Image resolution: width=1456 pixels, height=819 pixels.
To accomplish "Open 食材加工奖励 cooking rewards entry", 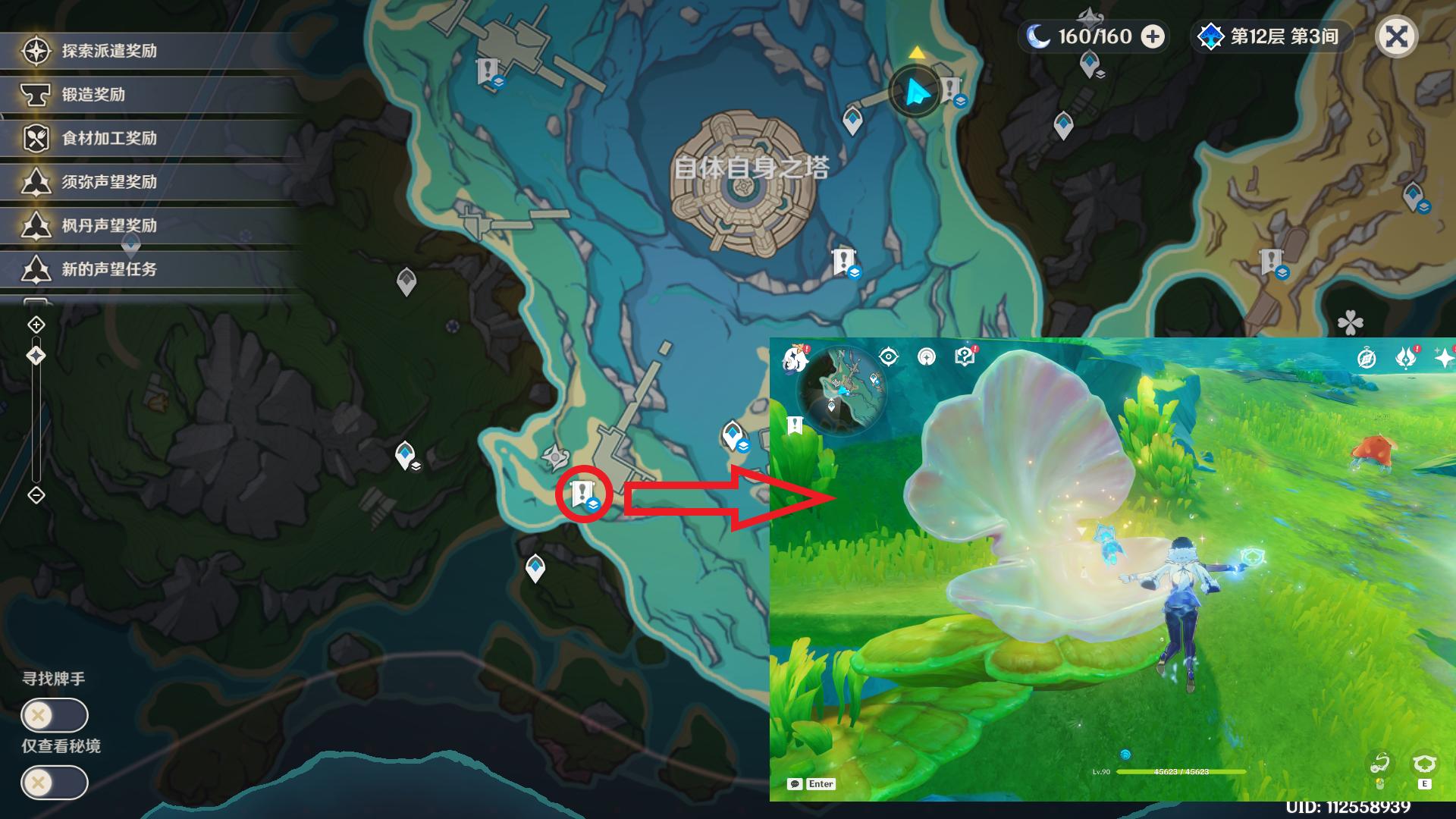I will click(x=109, y=139).
